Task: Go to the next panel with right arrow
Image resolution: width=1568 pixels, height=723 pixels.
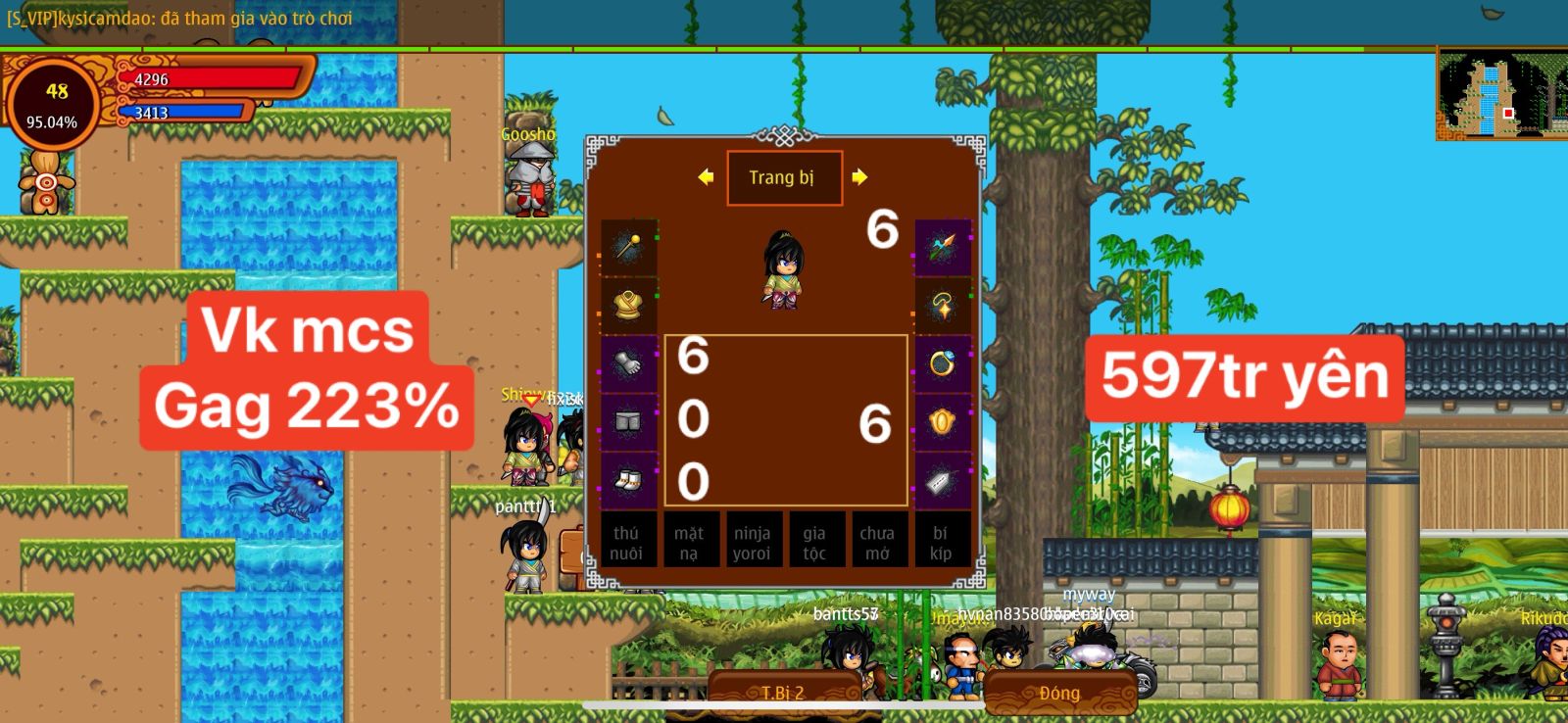Action: 859,177
